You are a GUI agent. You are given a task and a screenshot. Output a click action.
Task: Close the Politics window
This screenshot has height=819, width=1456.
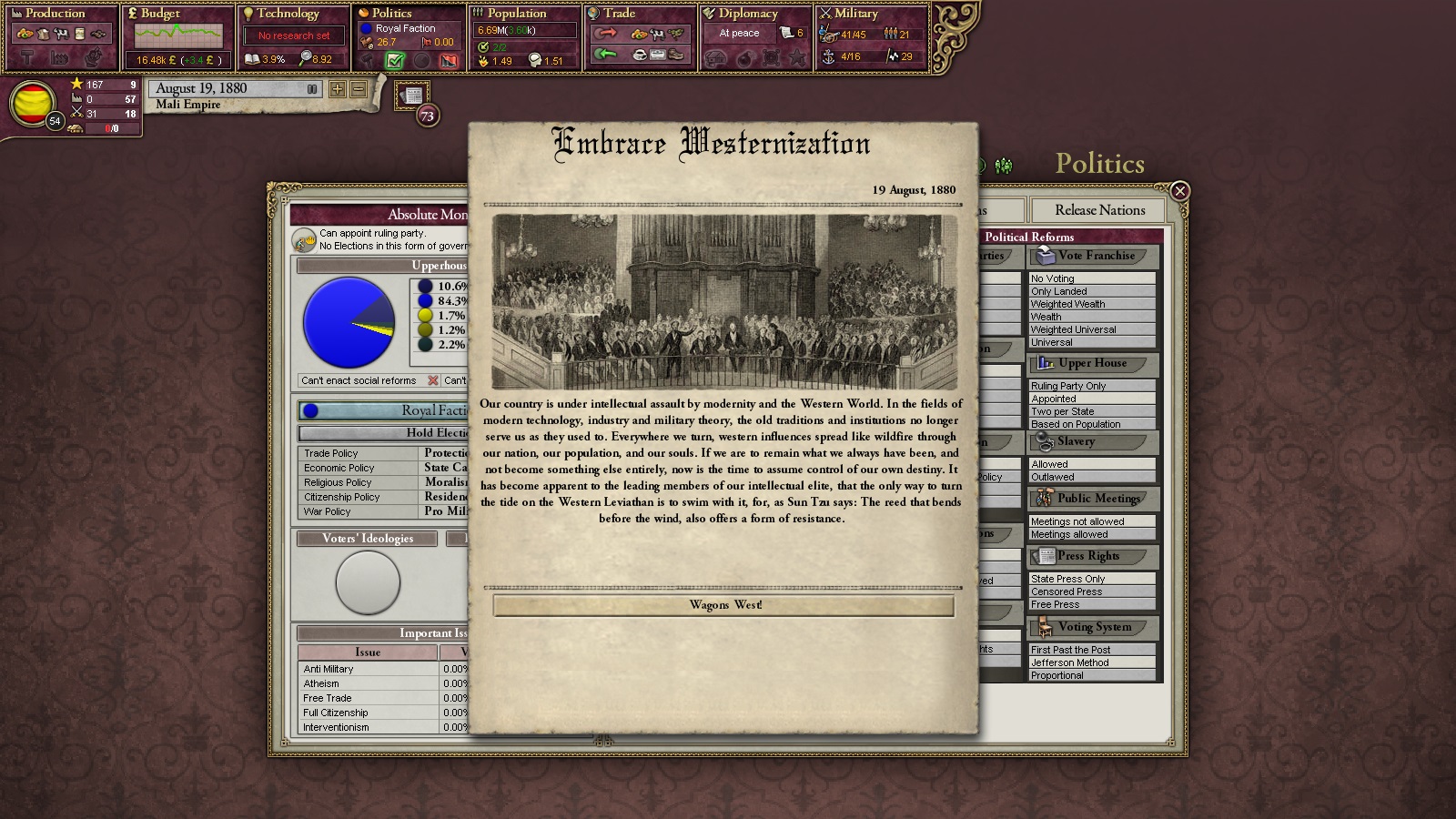click(x=1179, y=191)
